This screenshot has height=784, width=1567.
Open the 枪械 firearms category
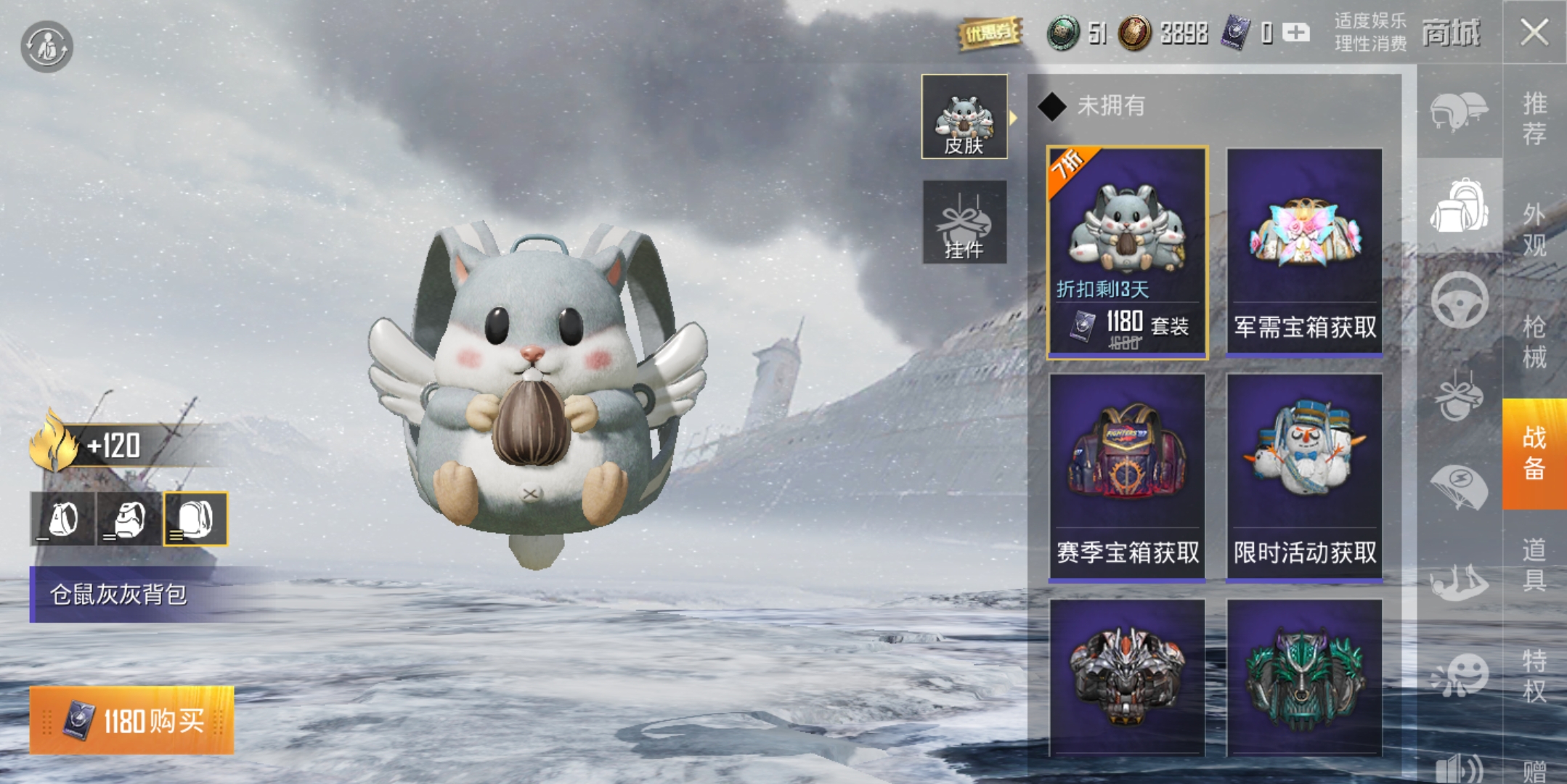click(1534, 341)
